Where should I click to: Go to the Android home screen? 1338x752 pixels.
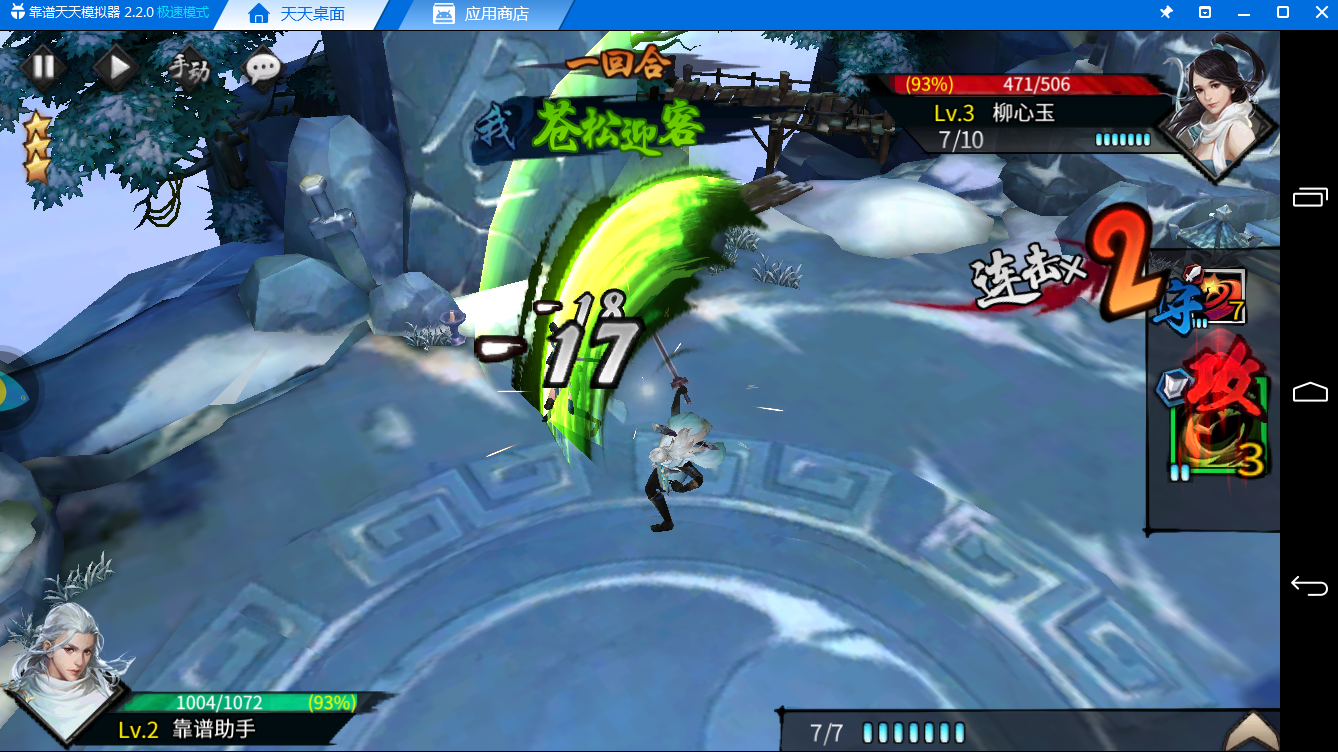(x=1309, y=392)
